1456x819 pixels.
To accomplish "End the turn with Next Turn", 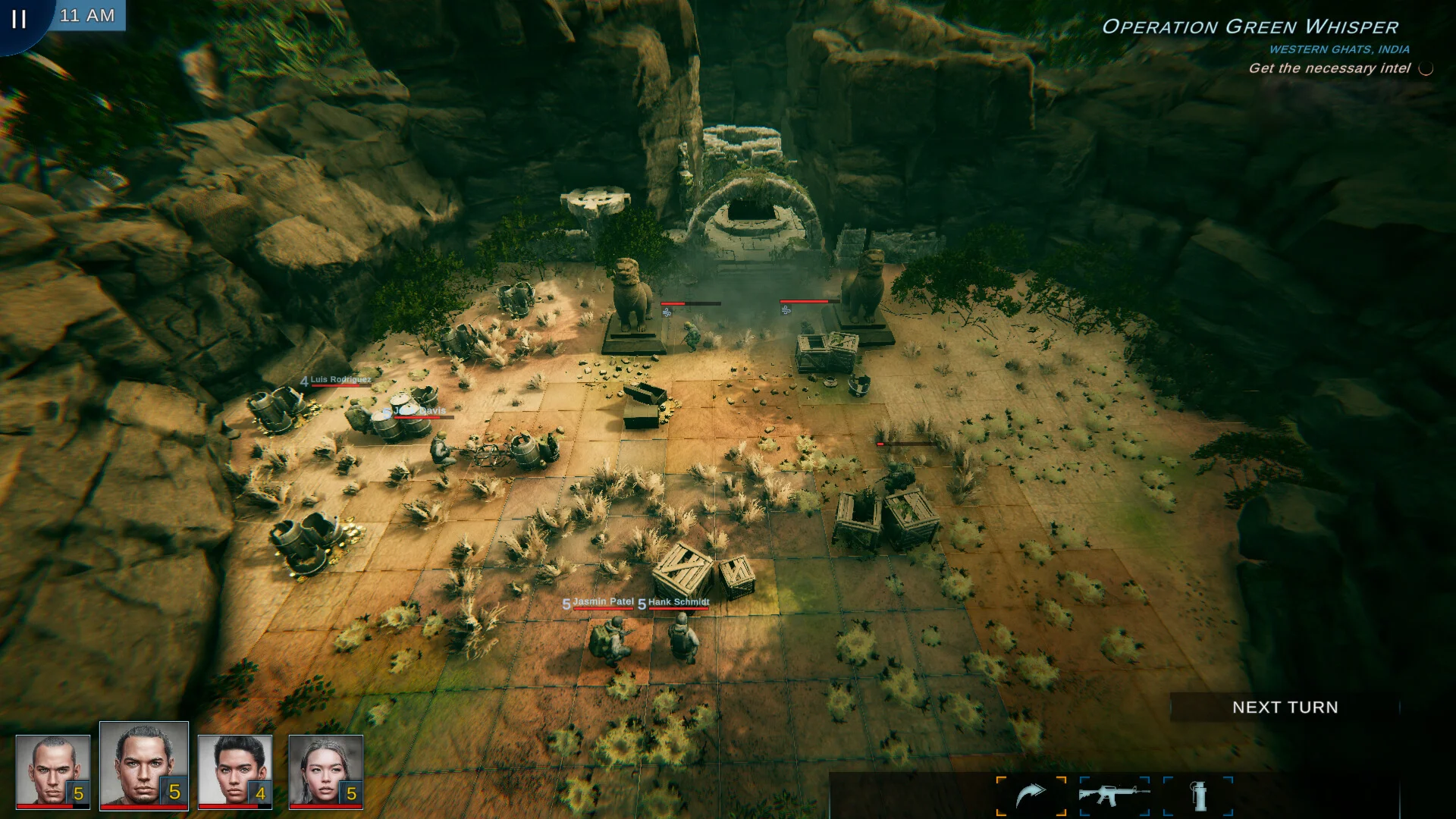I will click(1285, 708).
